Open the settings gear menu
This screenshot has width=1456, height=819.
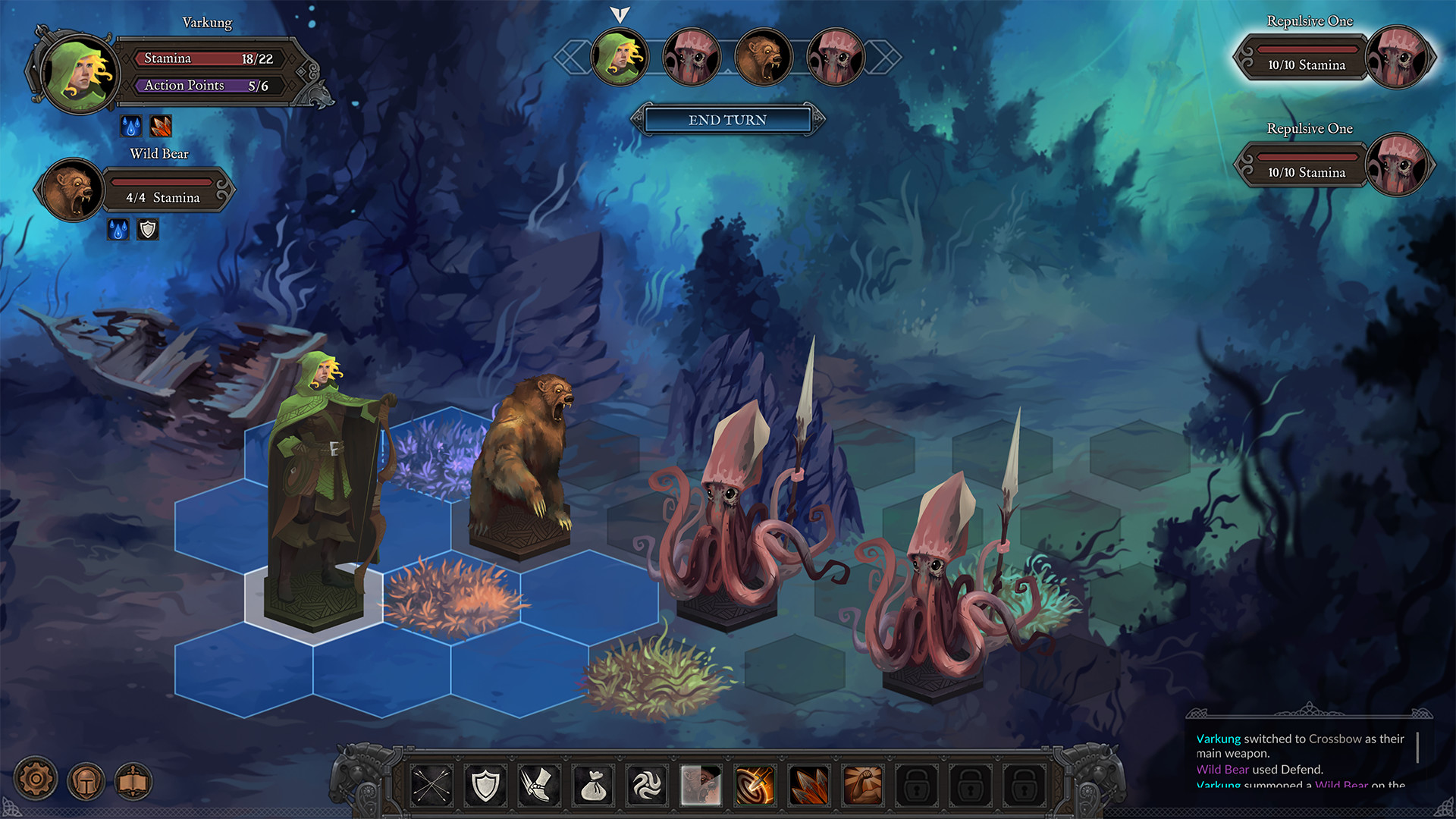[x=36, y=779]
